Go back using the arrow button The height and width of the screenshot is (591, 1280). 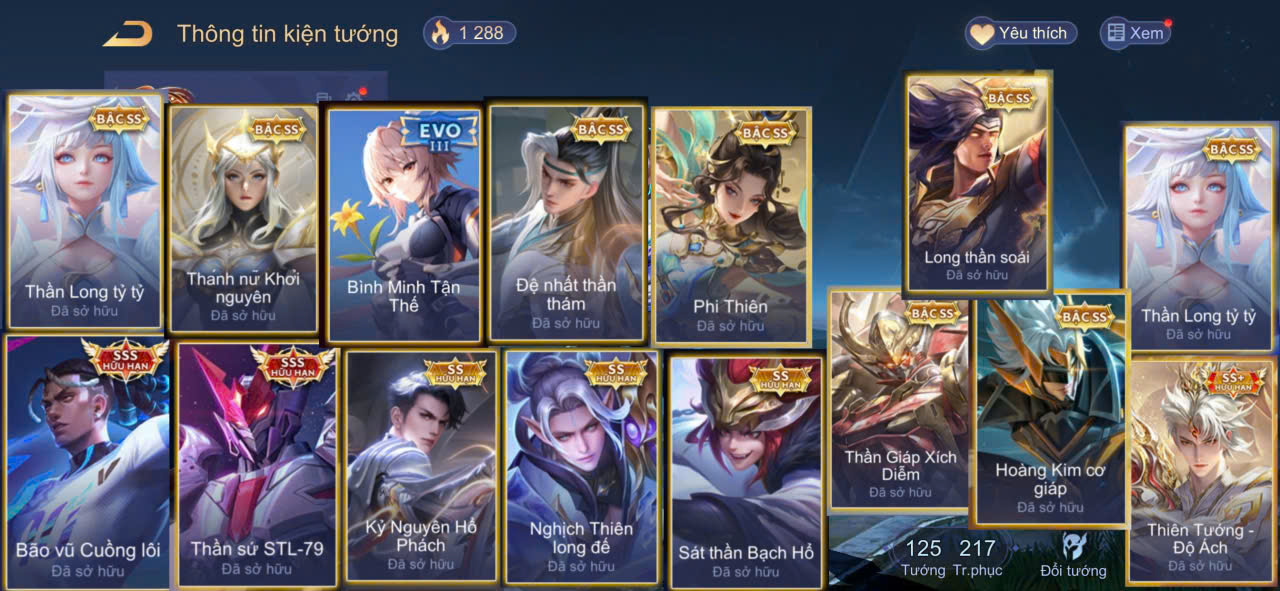(x=128, y=34)
